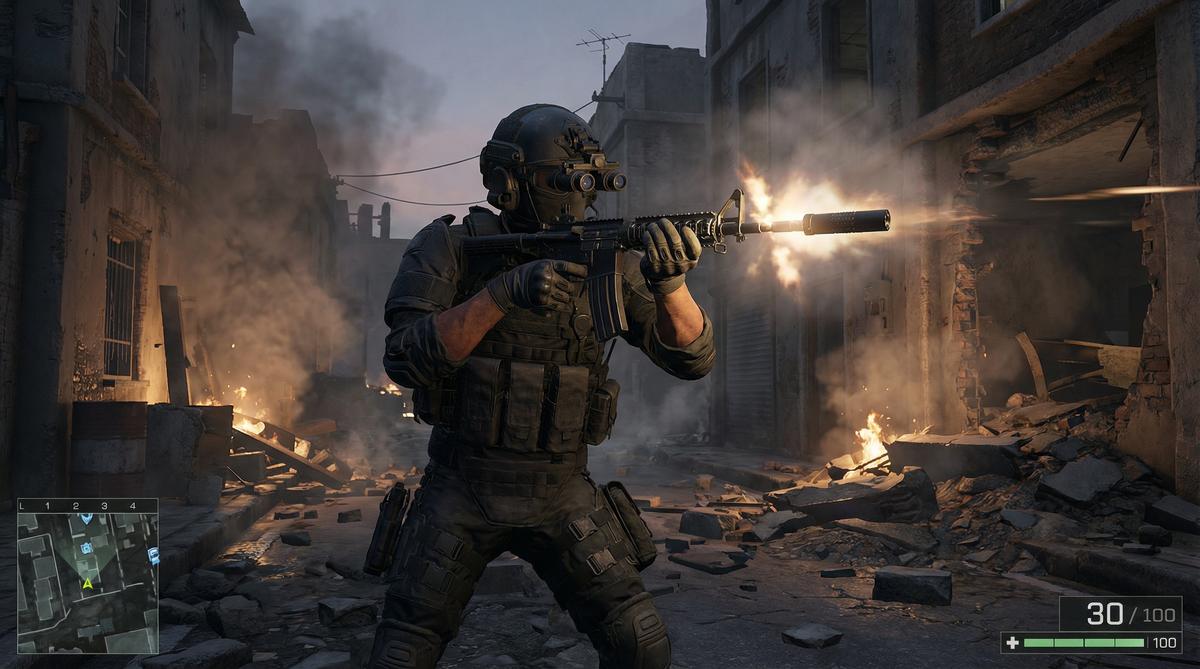Image resolution: width=1200 pixels, height=669 pixels.
Task: Click the blue shield marker on the minimap
Action: [x=86, y=517]
